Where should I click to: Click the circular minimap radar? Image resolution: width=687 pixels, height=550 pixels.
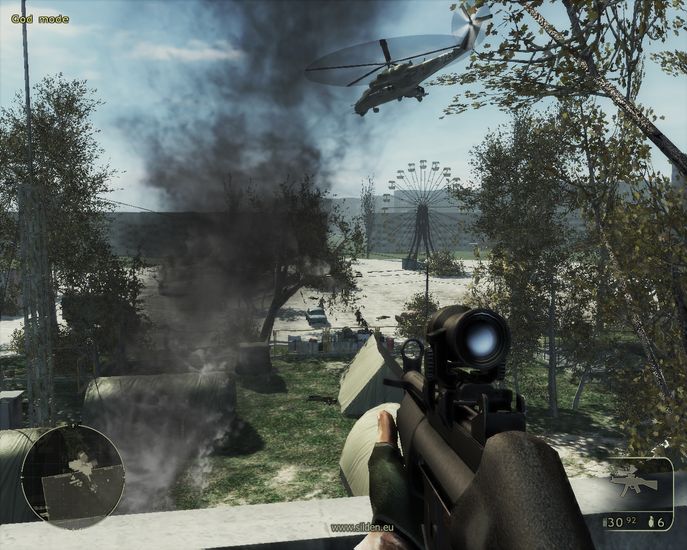pyautogui.click(x=72, y=476)
